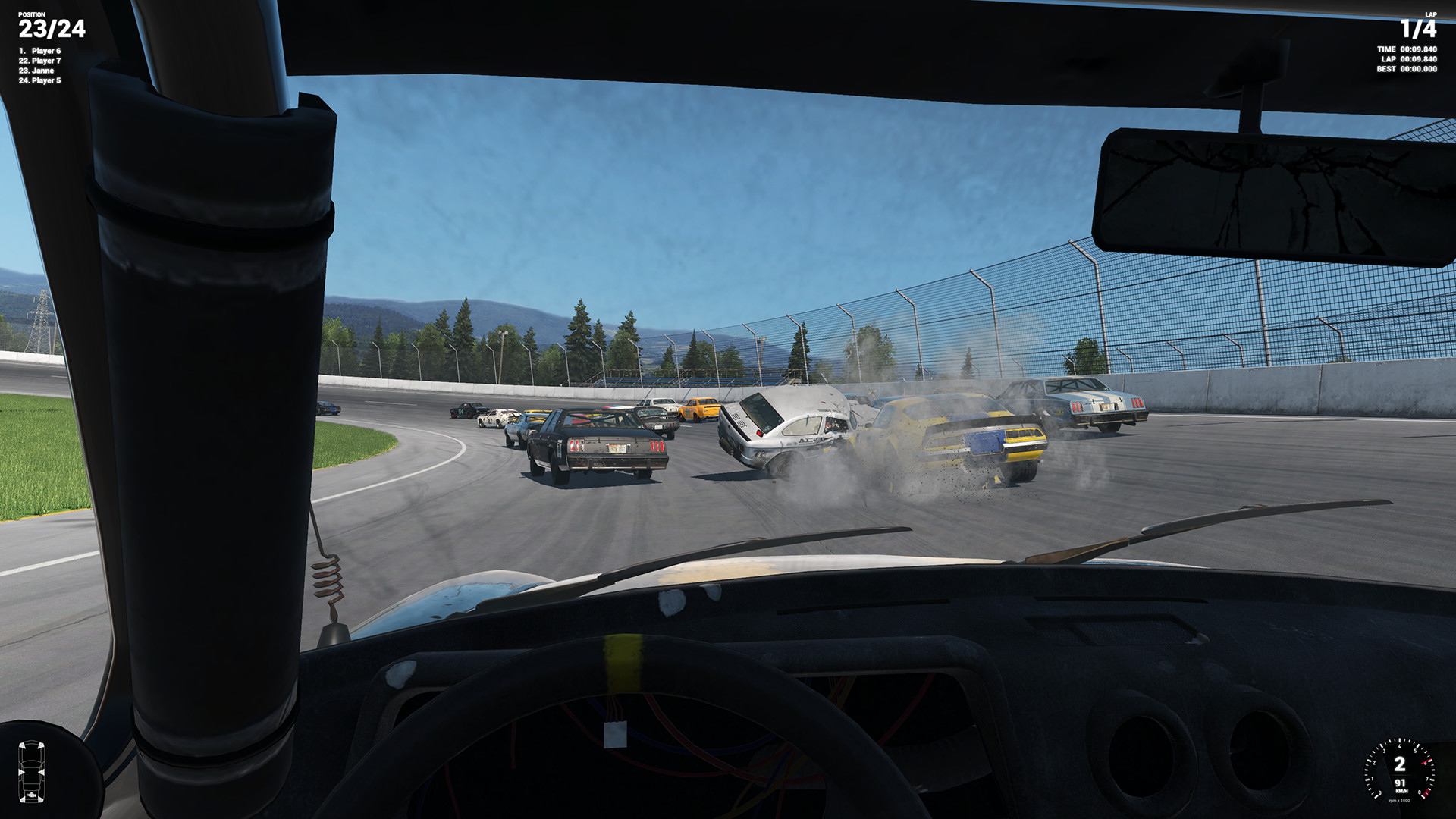This screenshot has width=1456, height=819.
Task: Click the red tachometer needle
Action: click(x=1426, y=761)
